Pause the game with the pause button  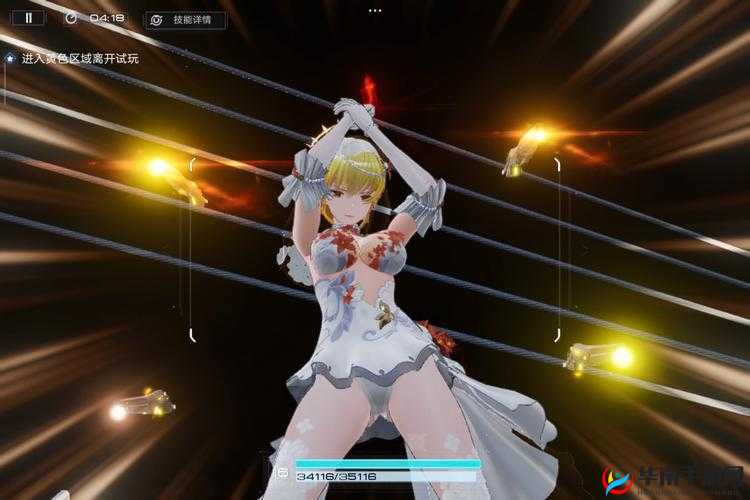tap(28, 17)
